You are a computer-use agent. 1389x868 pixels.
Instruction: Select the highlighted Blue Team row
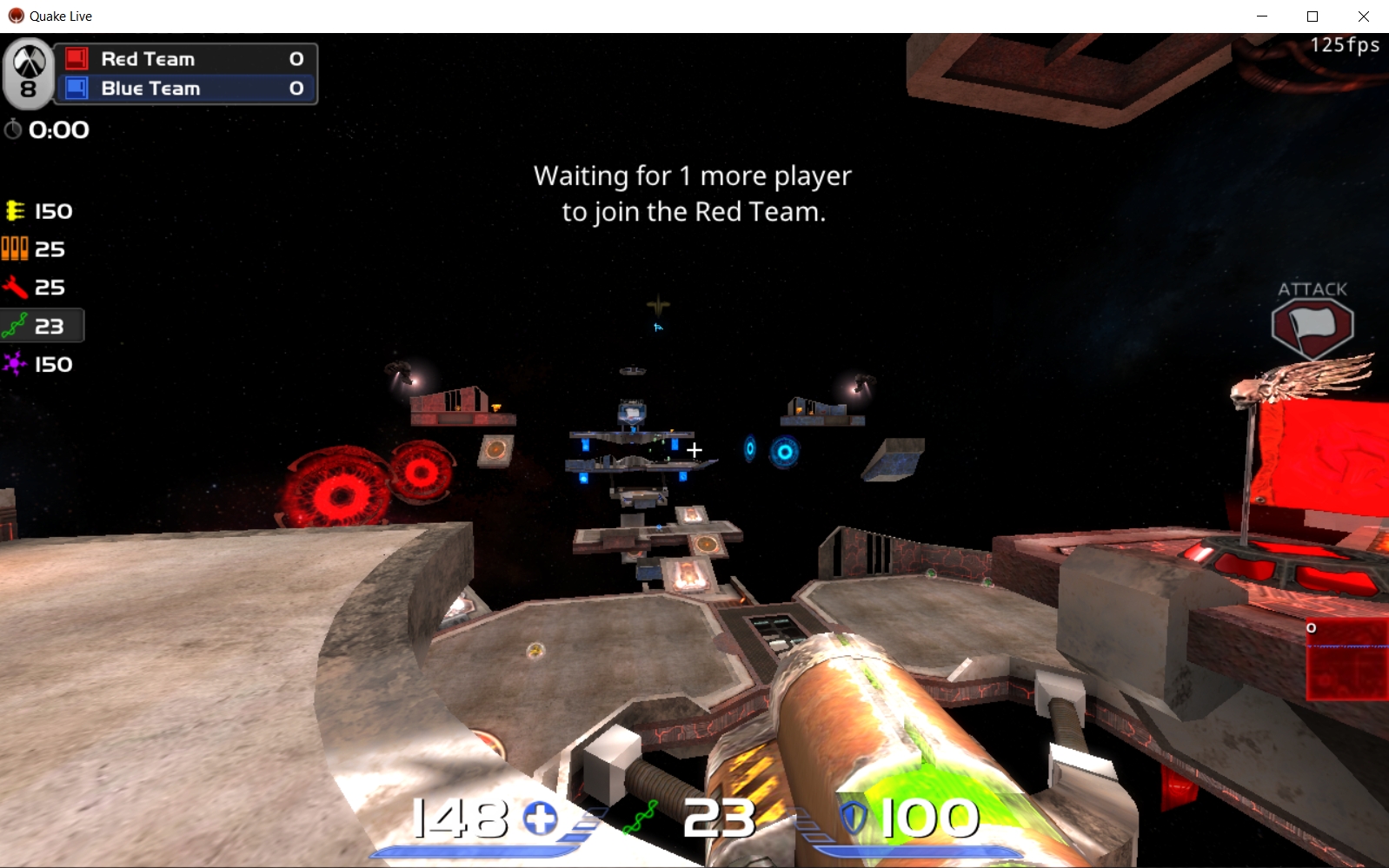point(187,88)
